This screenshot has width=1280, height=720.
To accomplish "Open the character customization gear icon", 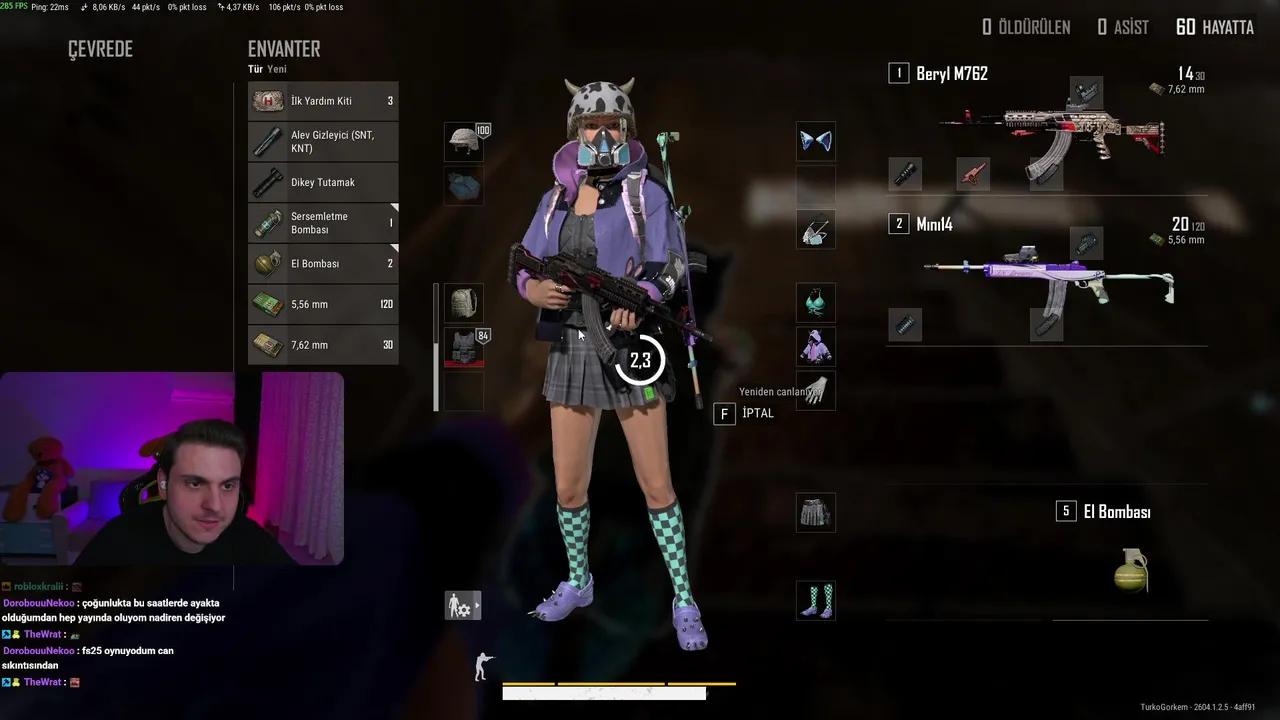I will tap(460, 605).
